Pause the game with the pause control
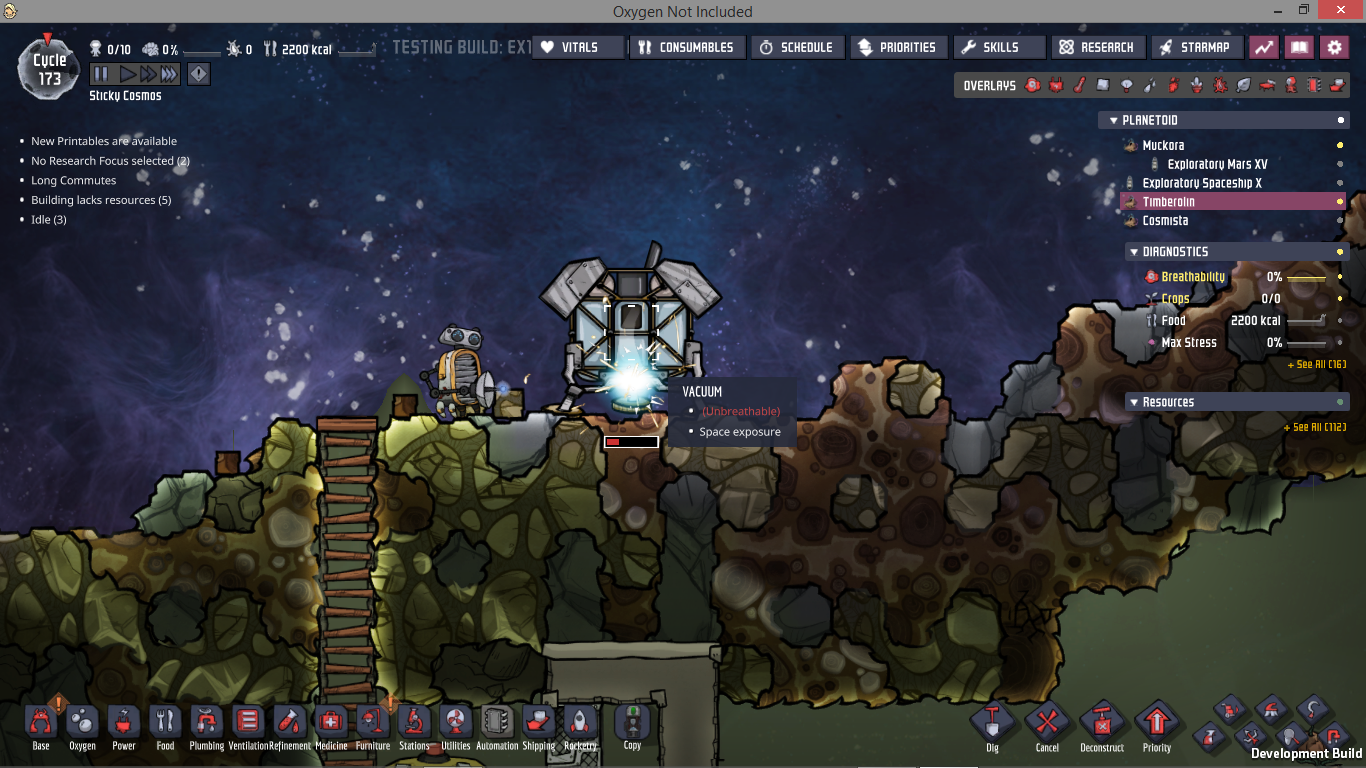The width and height of the screenshot is (1366, 768). coord(101,74)
